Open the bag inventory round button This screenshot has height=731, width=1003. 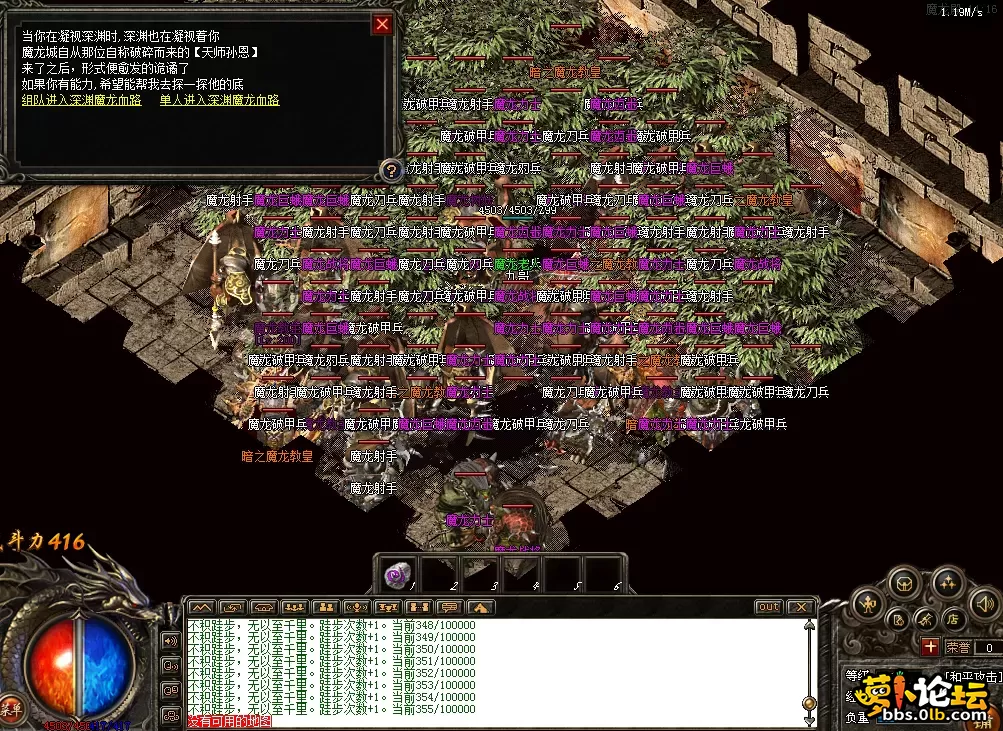pos(904,581)
